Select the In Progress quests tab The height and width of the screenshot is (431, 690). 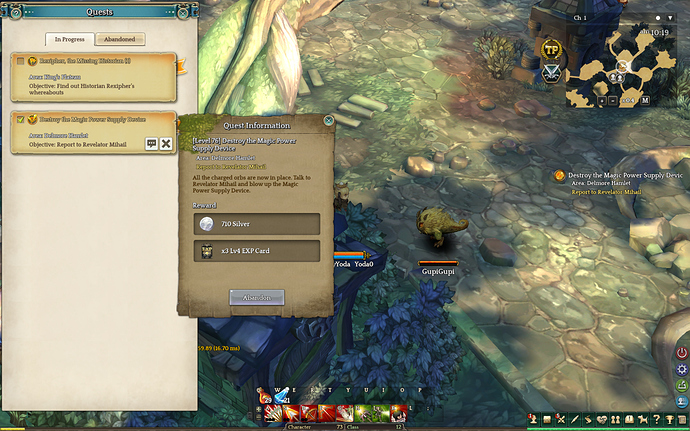click(x=70, y=39)
